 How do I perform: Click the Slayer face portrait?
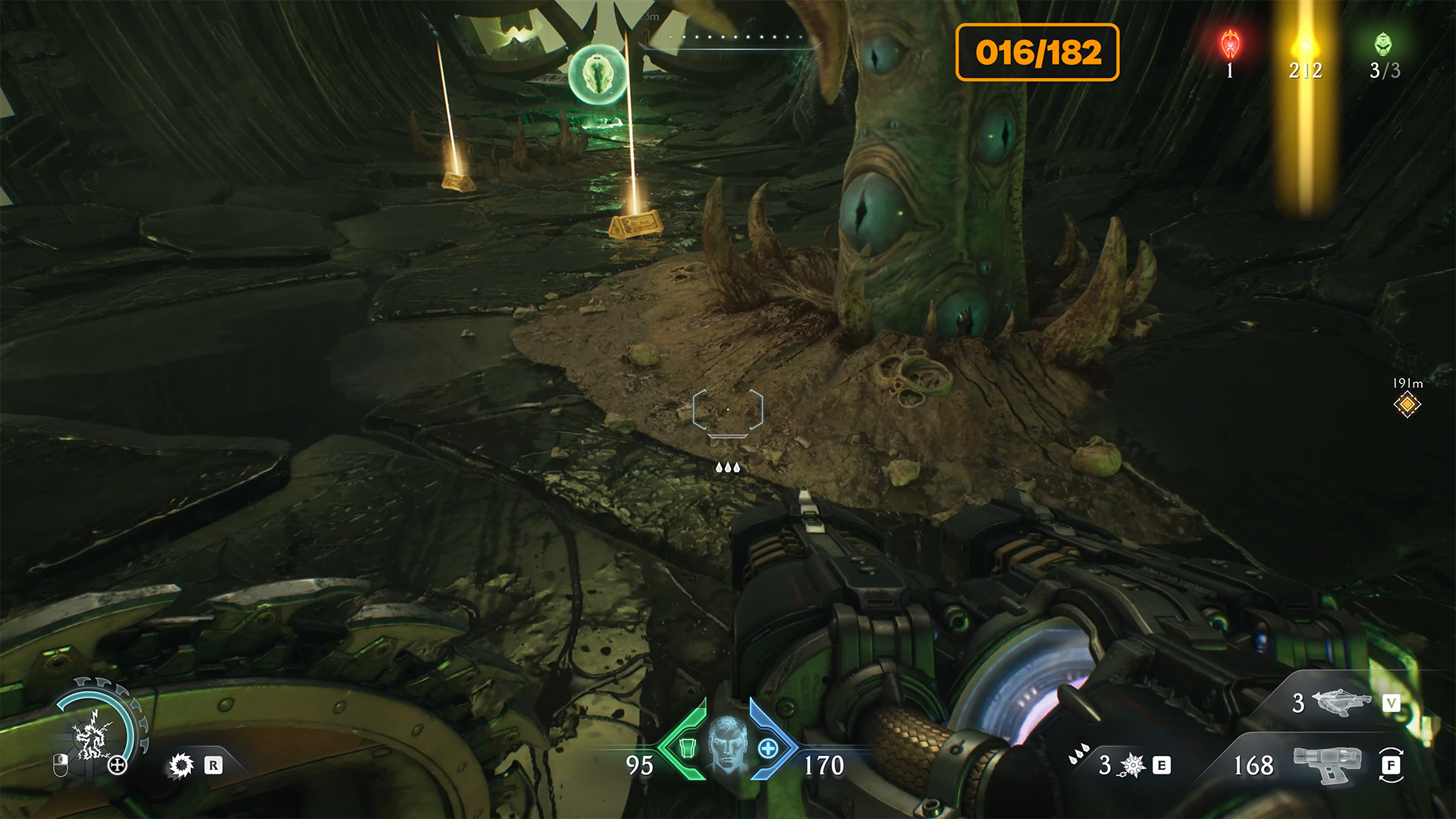[727, 742]
